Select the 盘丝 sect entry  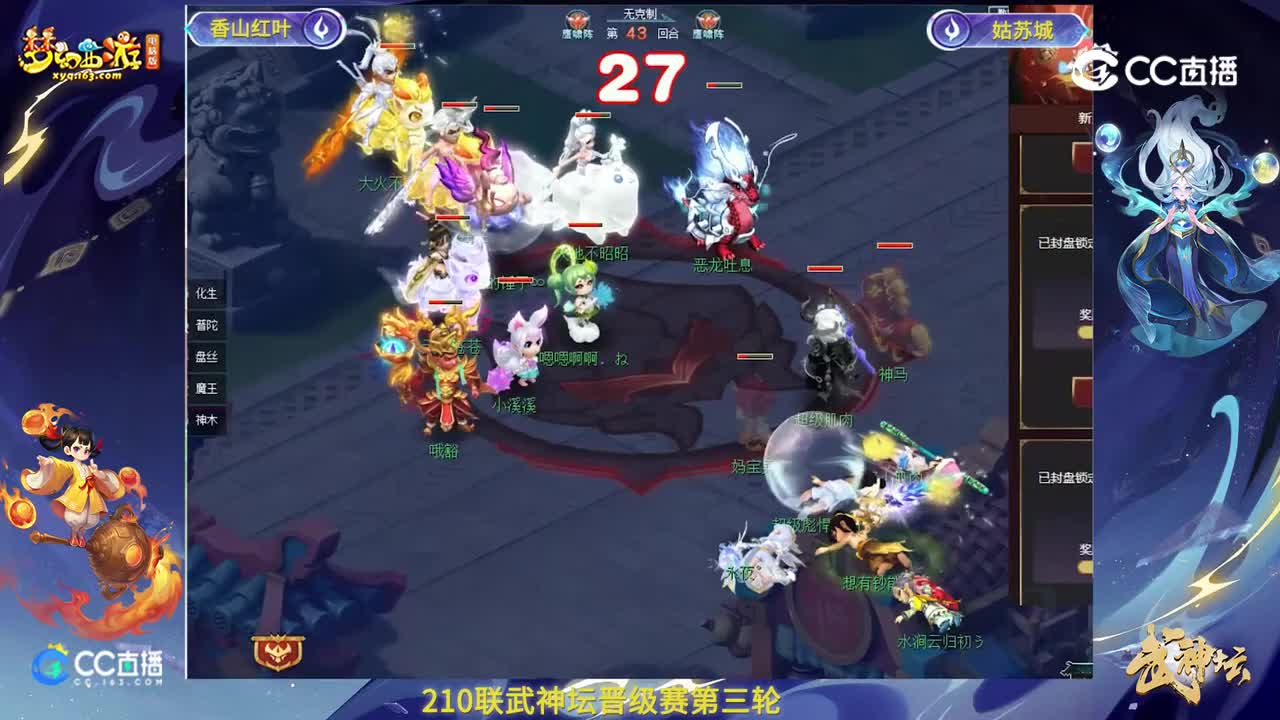pyautogui.click(x=208, y=358)
